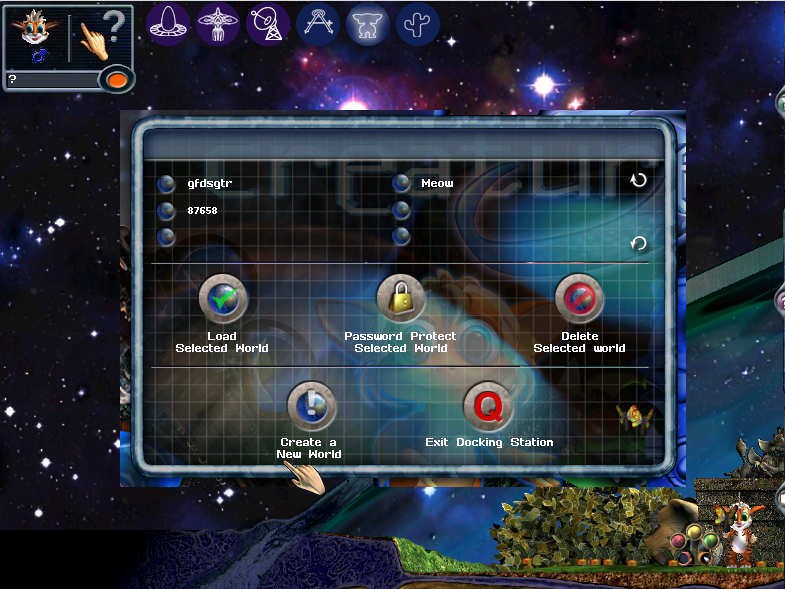Click the orange round button under the portrait

(116, 79)
